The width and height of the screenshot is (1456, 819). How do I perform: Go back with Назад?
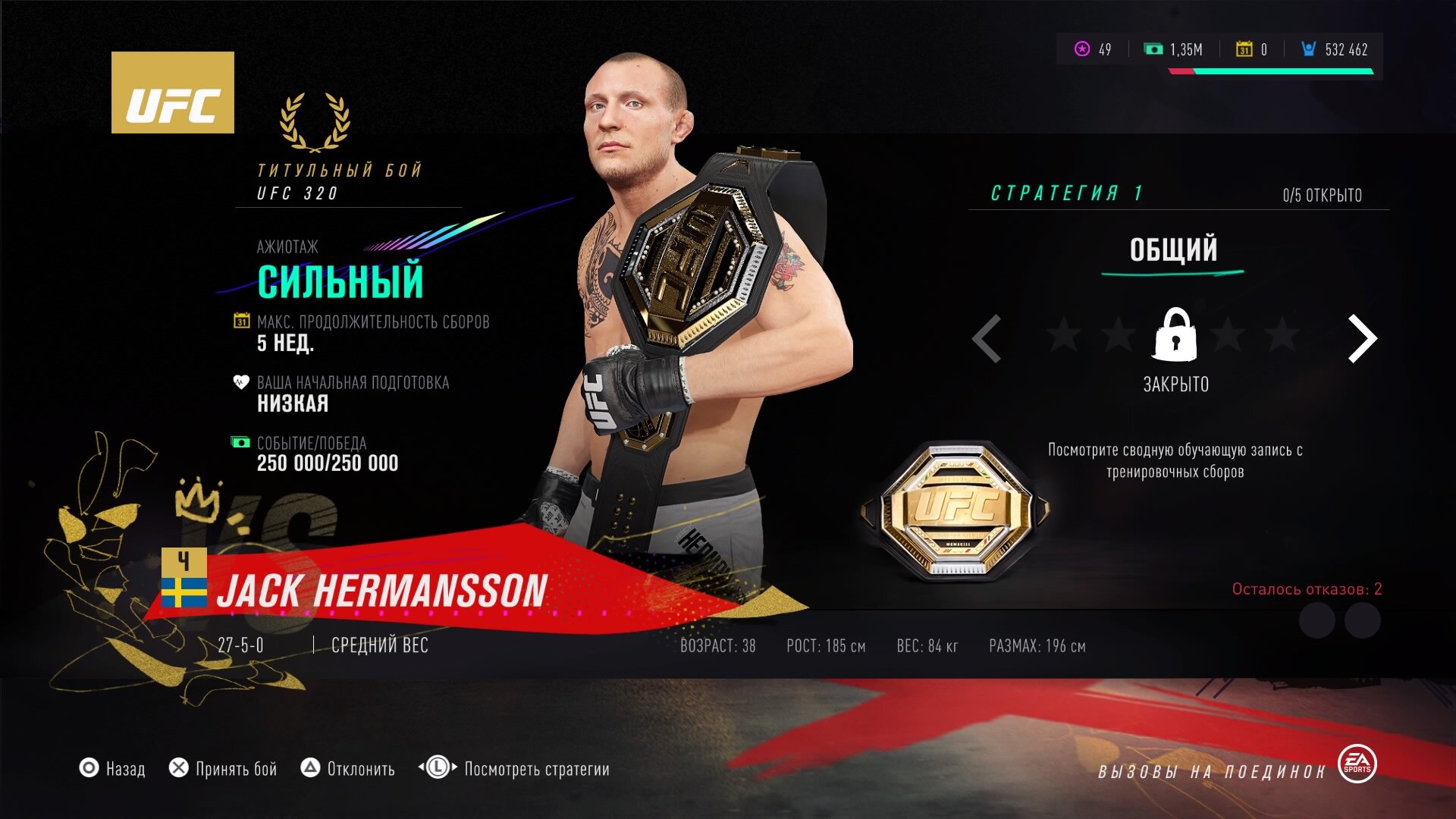click(113, 769)
